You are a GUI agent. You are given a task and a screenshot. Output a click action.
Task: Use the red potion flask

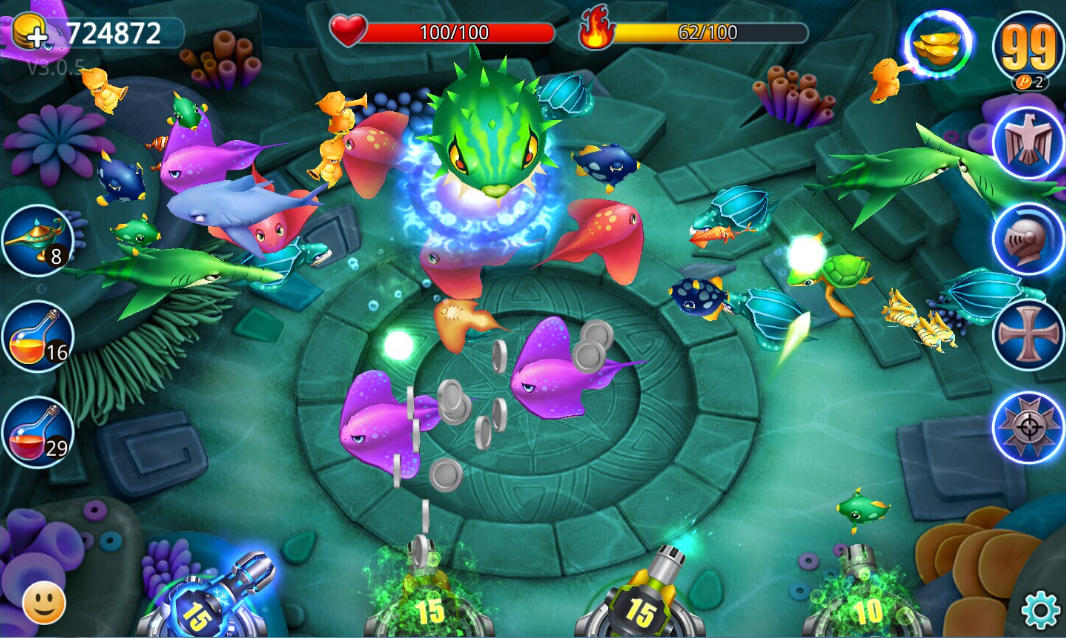click(37, 432)
